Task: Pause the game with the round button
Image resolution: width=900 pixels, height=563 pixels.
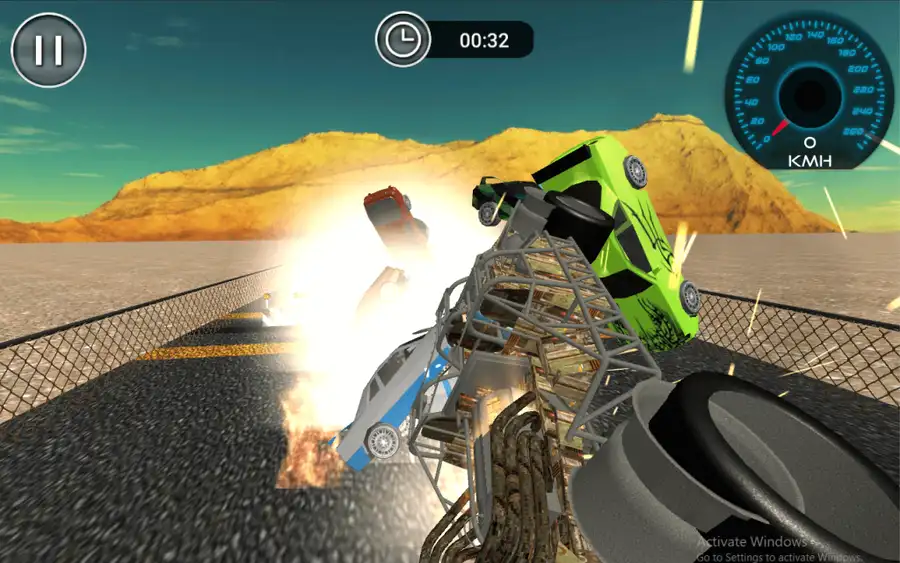Action: [48, 50]
